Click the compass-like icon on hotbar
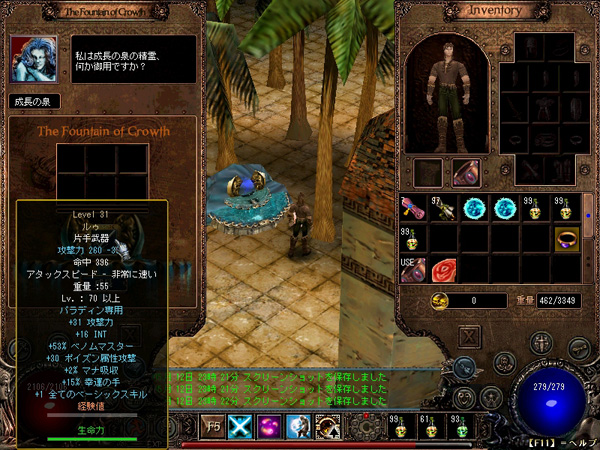The width and height of the screenshot is (600, 450). pyautogui.click(x=327, y=425)
